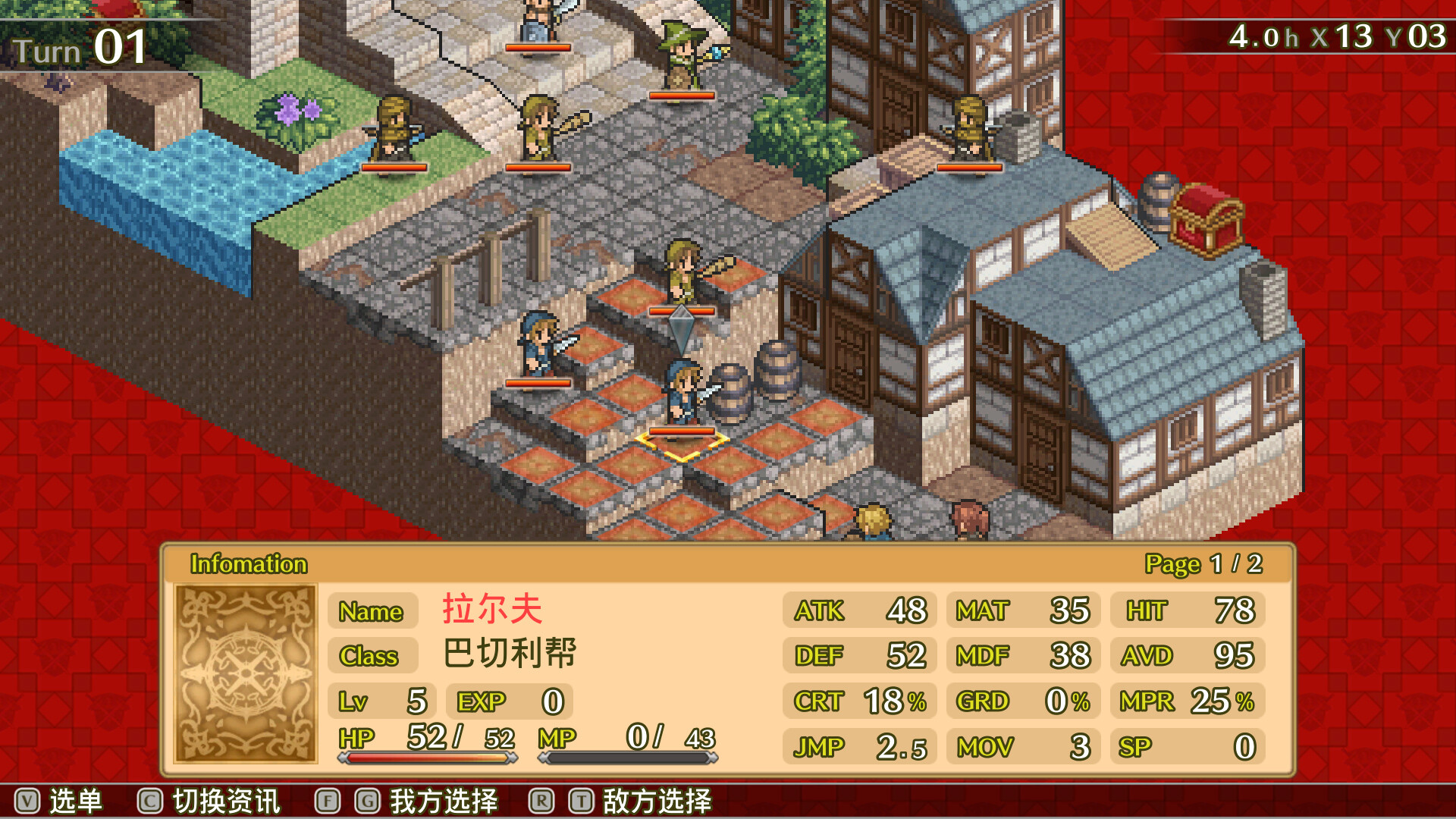The width and height of the screenshot is (1456, 819).
Task: Open the Infomation panel header tab
Action: (246, 564)
